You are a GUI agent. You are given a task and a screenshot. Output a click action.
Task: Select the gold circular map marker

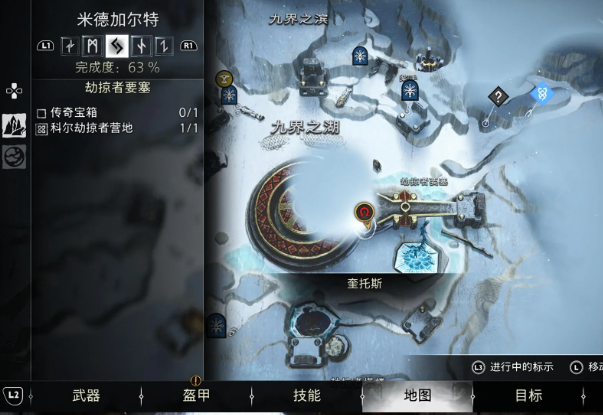224,77
